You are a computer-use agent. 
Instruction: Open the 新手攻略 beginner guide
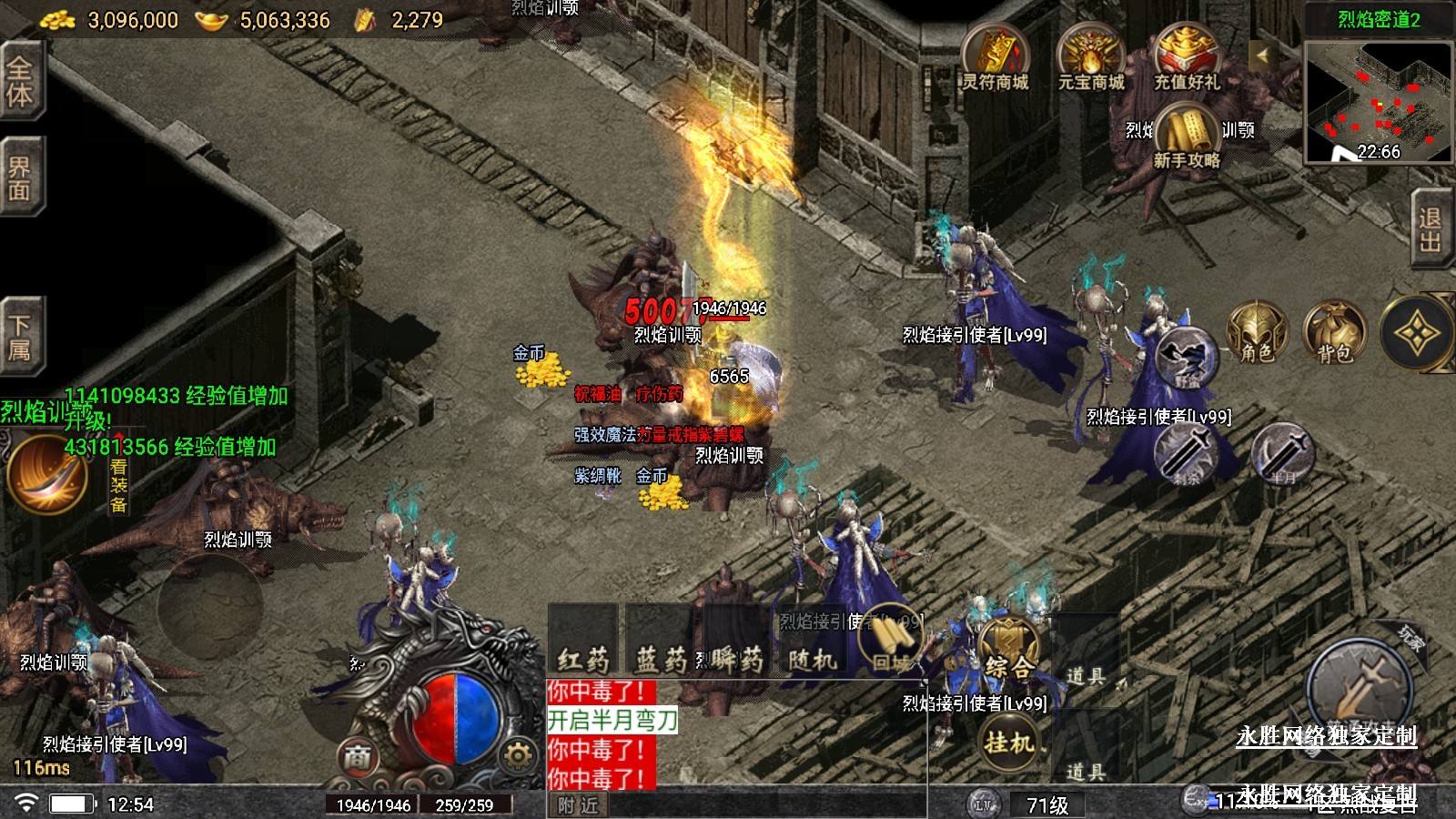pyautogui.click(x=1187, y=136)
